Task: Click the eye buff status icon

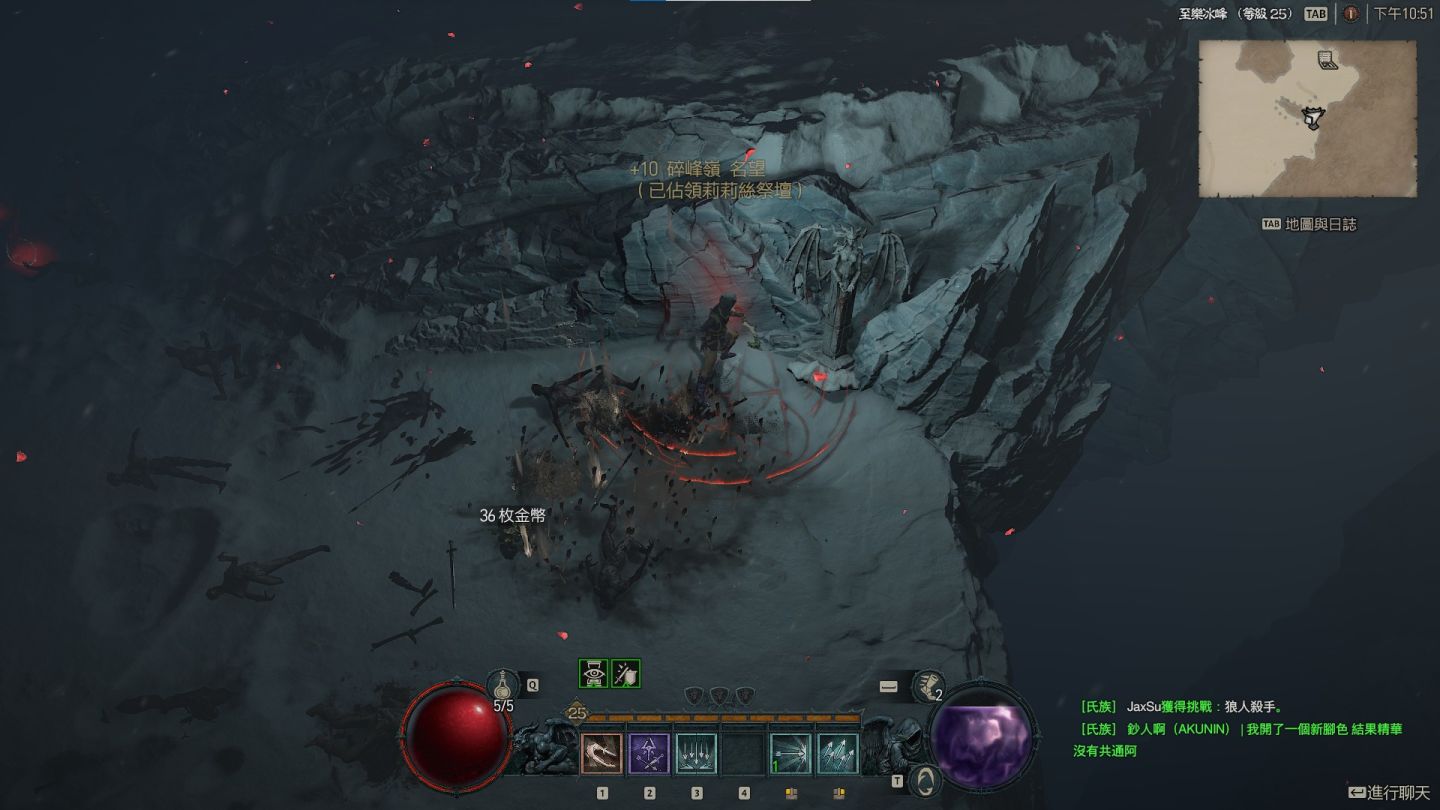Action: 594,673
